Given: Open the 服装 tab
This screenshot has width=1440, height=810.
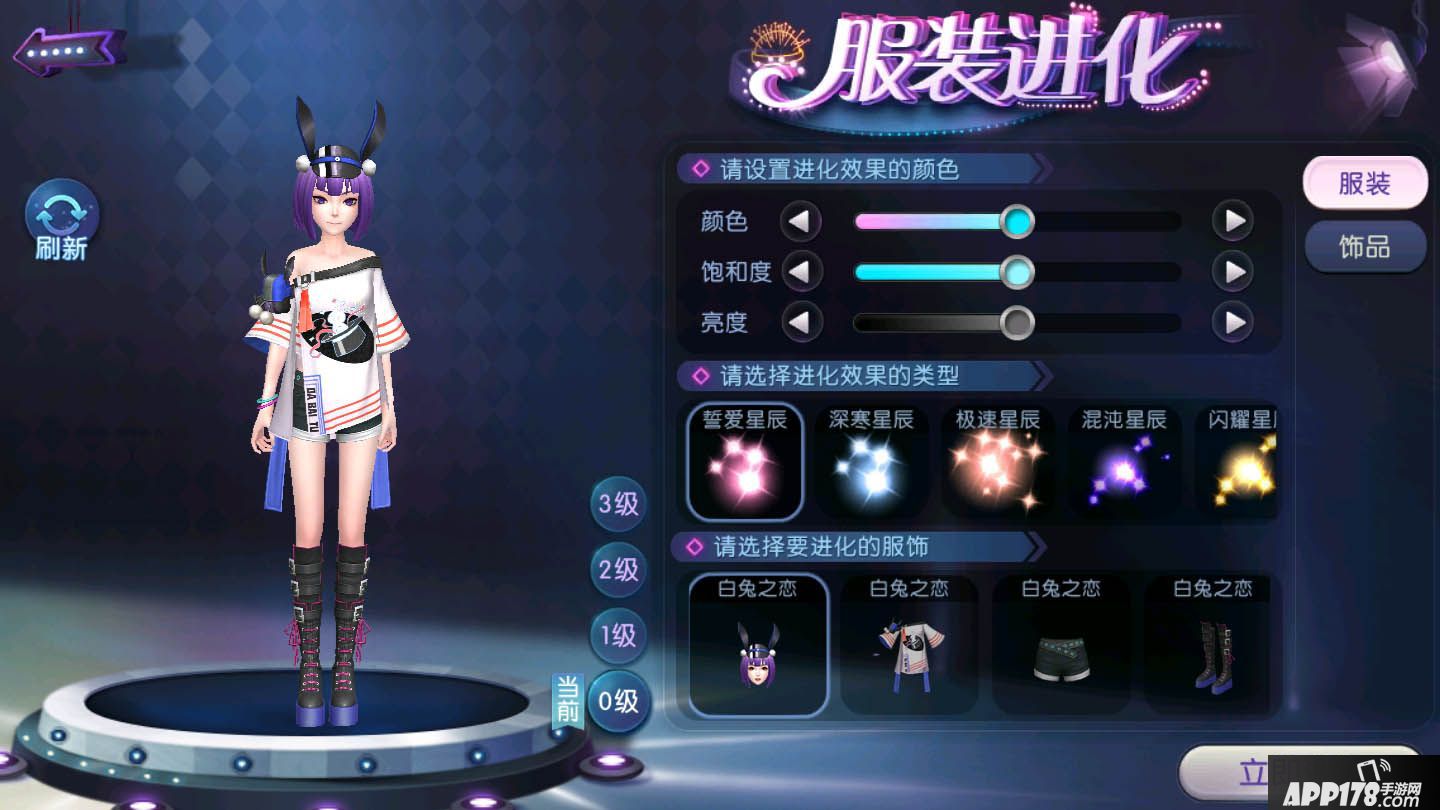Looking at the screenshot, I should (1365, 182).
